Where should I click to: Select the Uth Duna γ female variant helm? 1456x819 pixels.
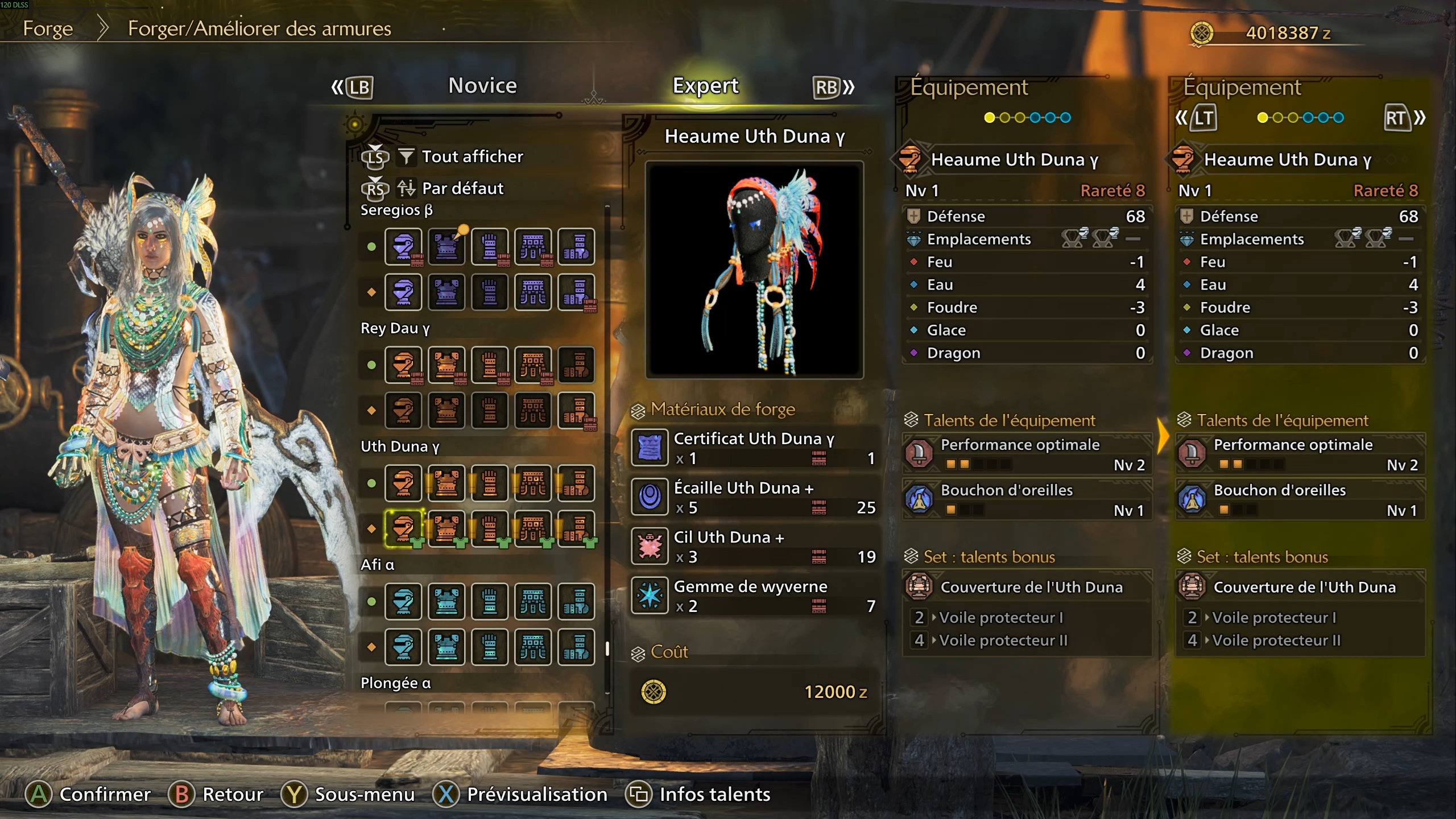(404, 528)
